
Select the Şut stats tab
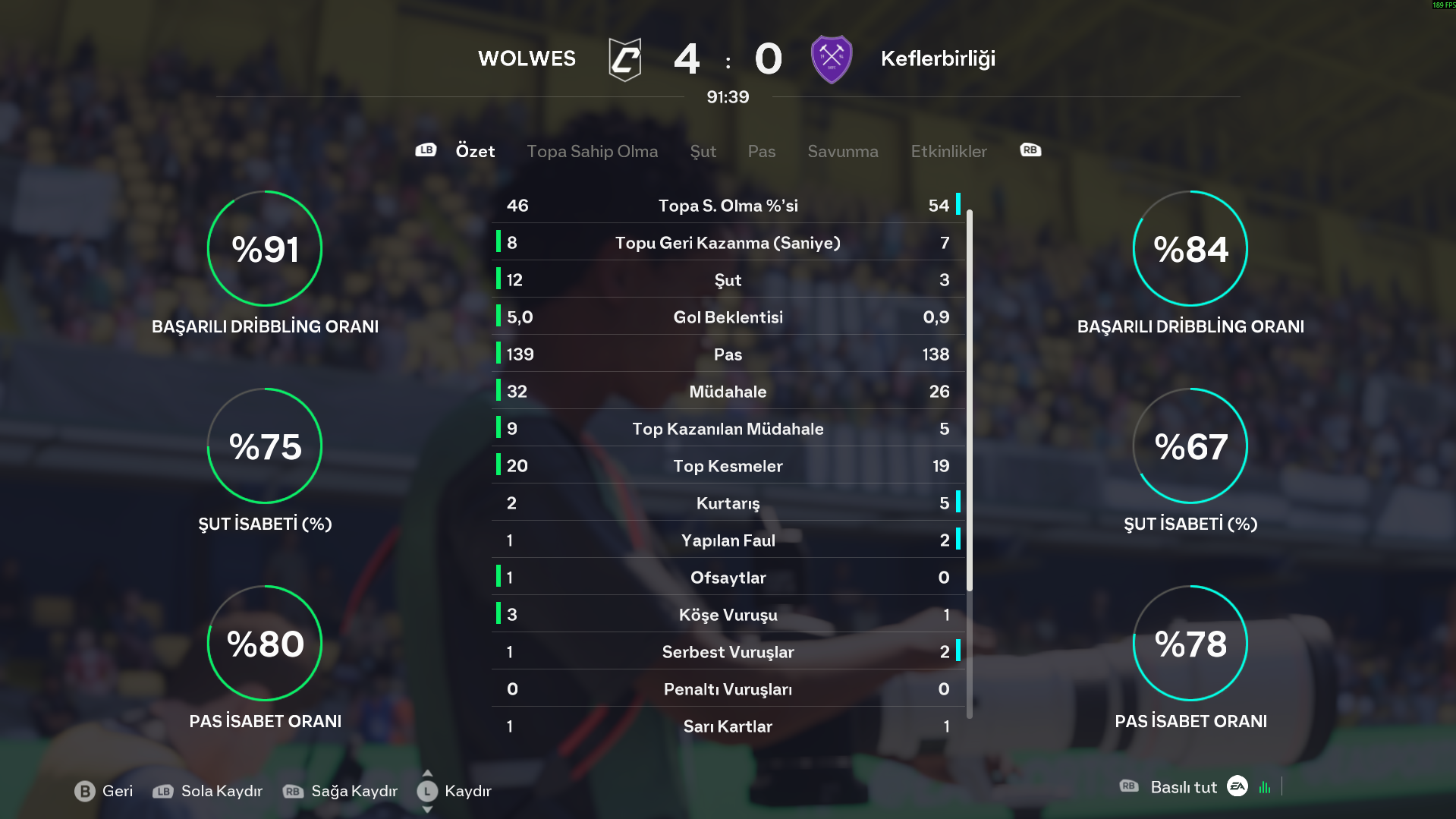coord(703,151)
